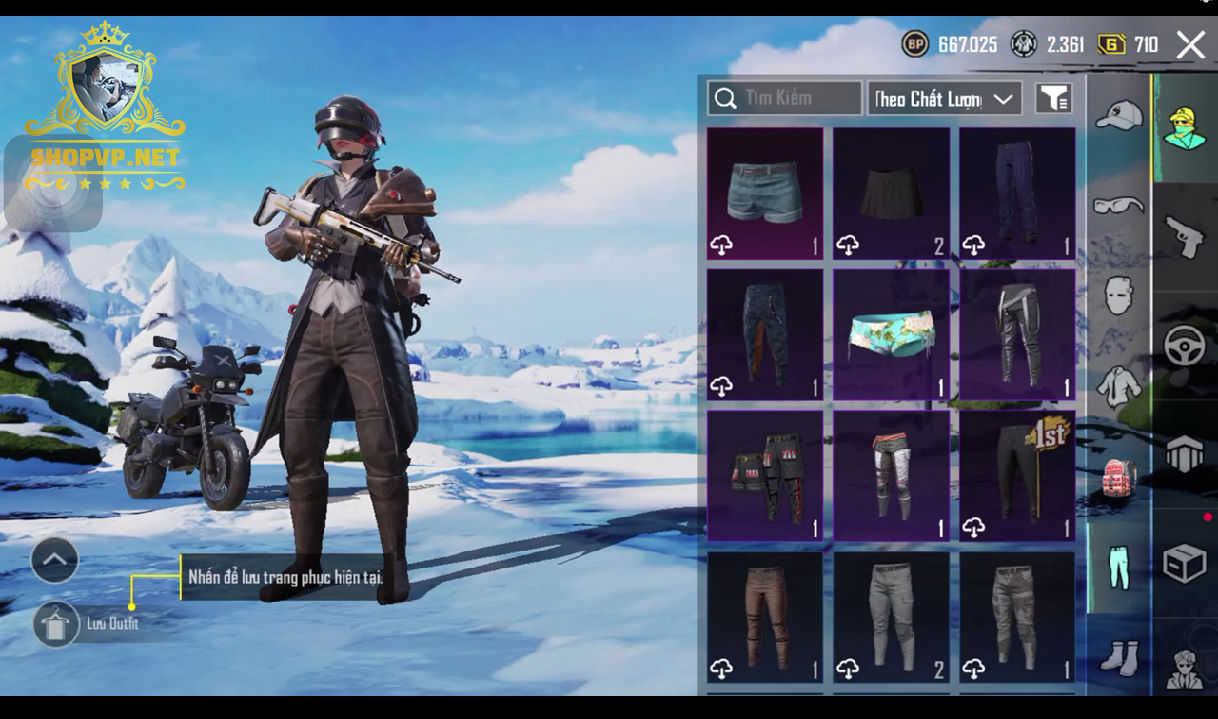Switch to the hat category tab
The width and height of the screenshot is (1218, 719).
pos(1119,116)
